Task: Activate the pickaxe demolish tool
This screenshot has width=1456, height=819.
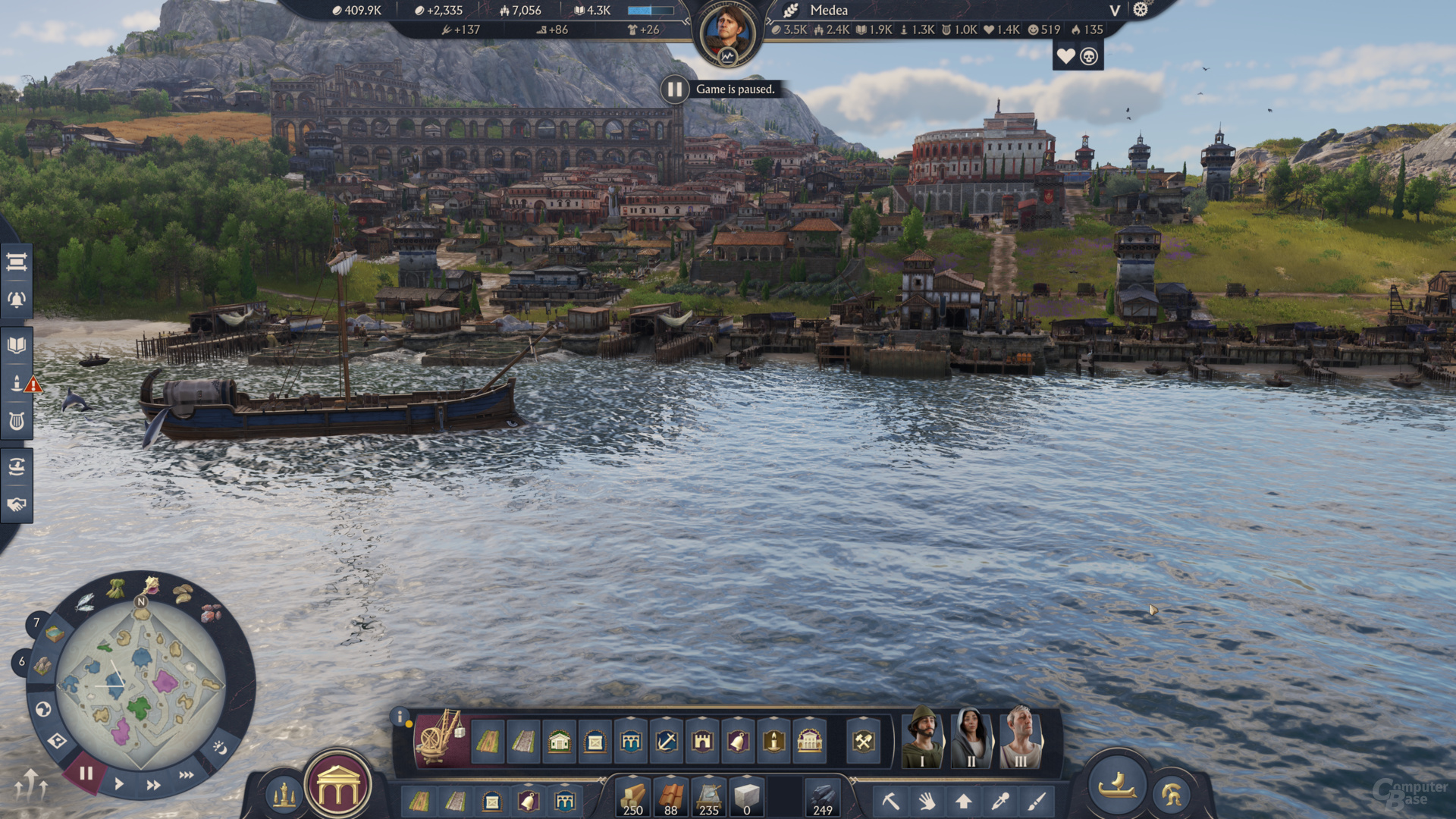Action: point(890,801)
